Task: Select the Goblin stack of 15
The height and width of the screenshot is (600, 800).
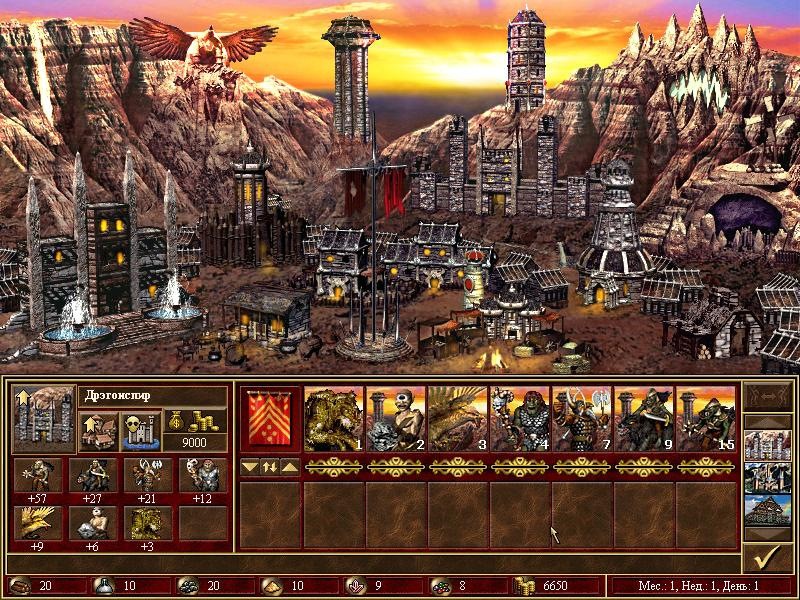Action: (706, 419)
